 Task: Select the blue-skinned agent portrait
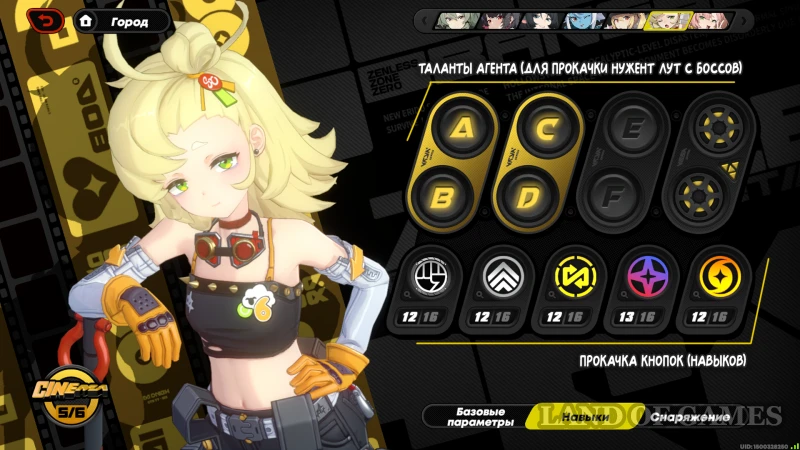[x=579, y=20]
